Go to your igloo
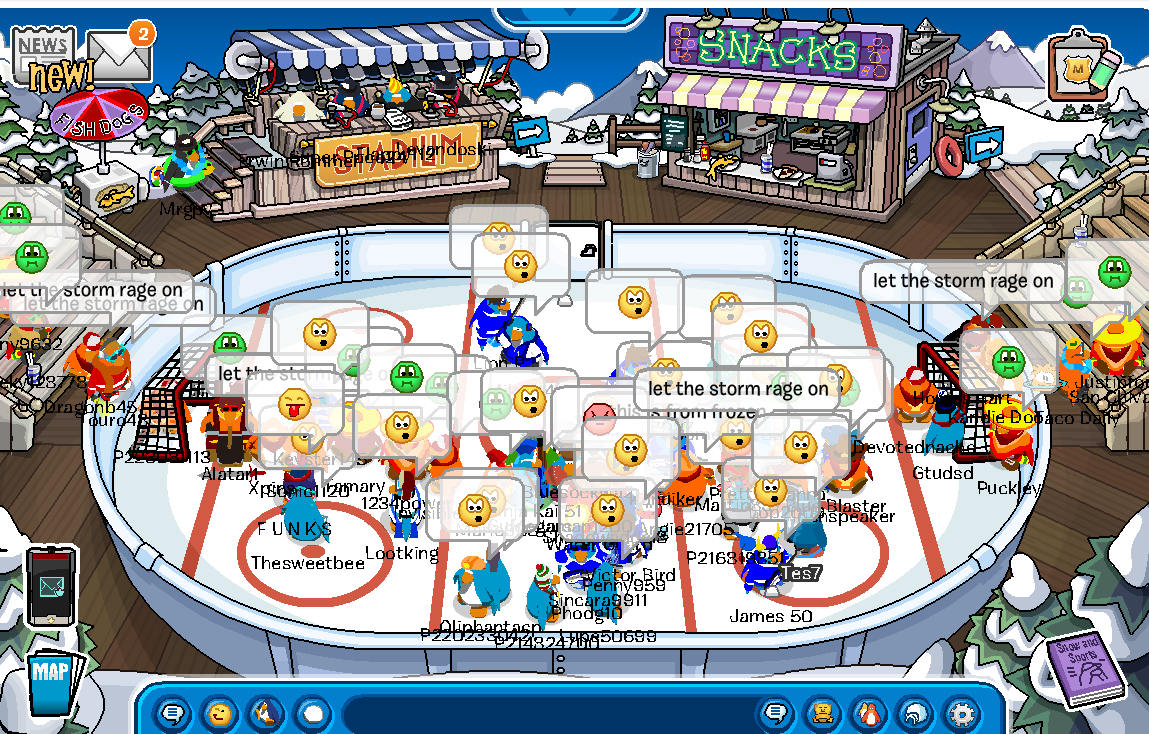The image size is (1149, 734). click(x=915, y=714)
